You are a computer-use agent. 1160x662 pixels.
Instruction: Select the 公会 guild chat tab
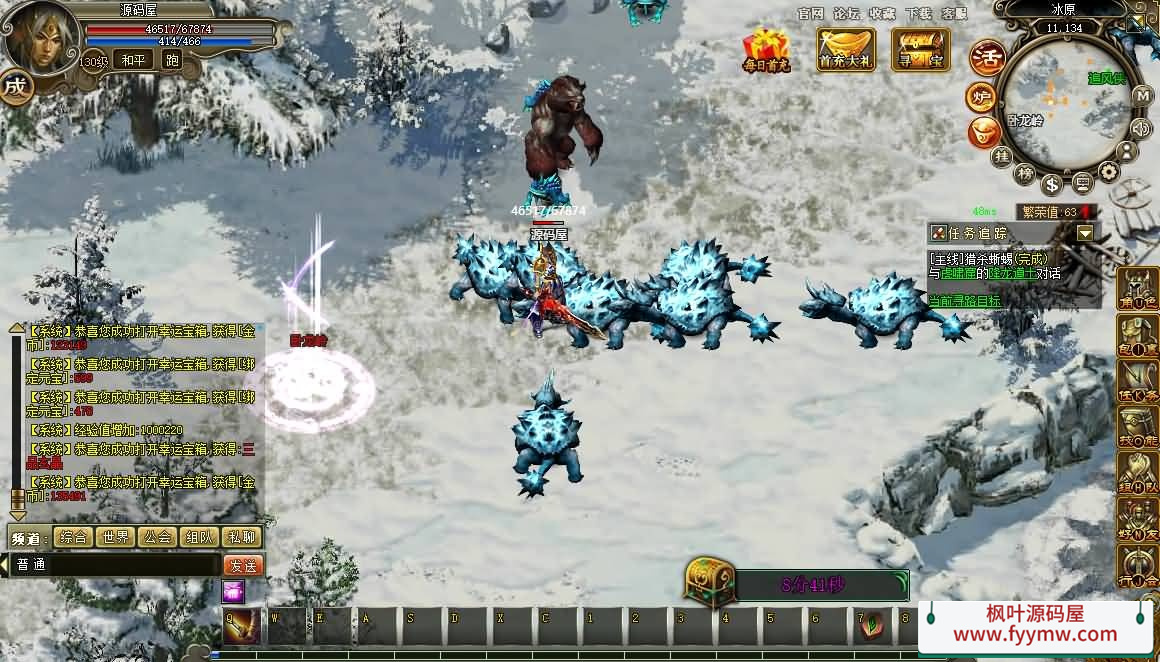tap(158, 537)
